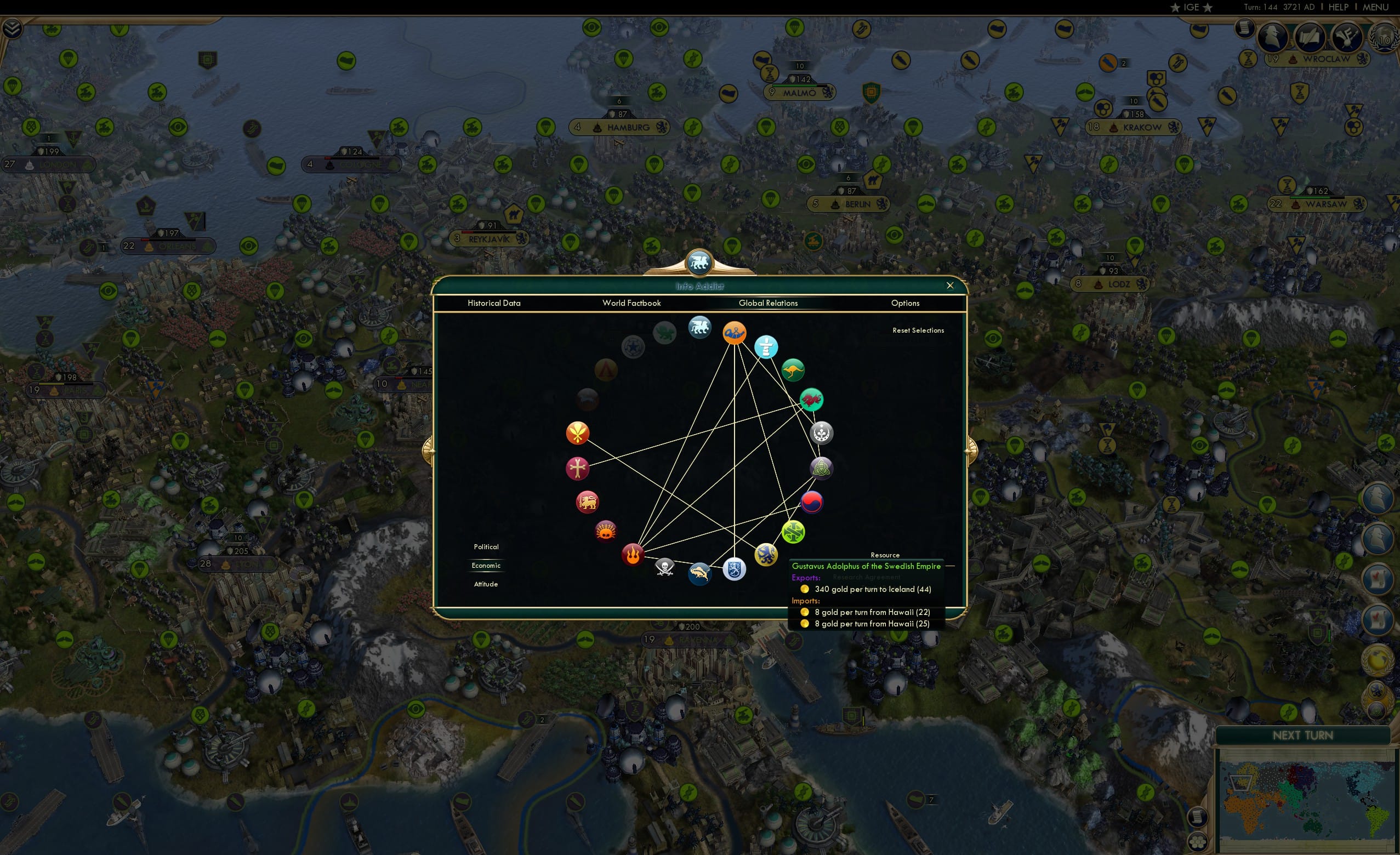Select the Korea taegeuk civilization icon
Screen dimensions: 1400x855
pyautogui.click(x=812, y=502)
